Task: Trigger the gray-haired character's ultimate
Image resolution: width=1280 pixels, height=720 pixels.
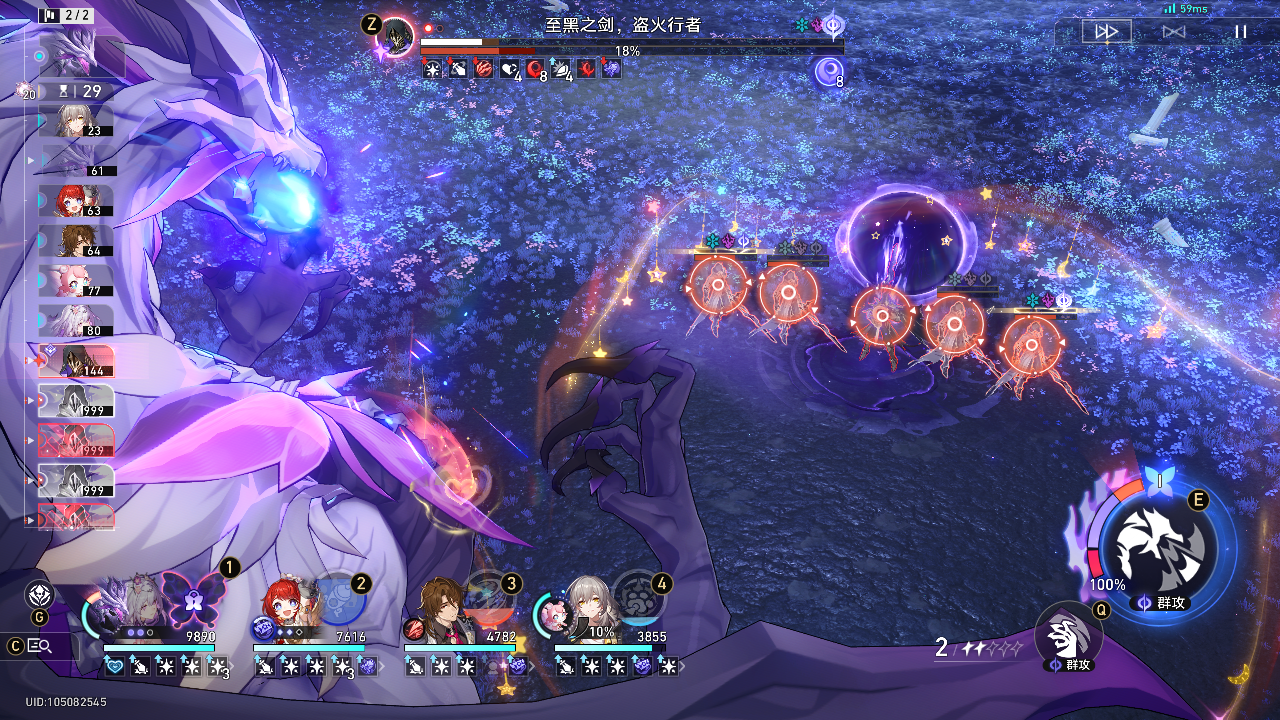Action: click(640, 598)
